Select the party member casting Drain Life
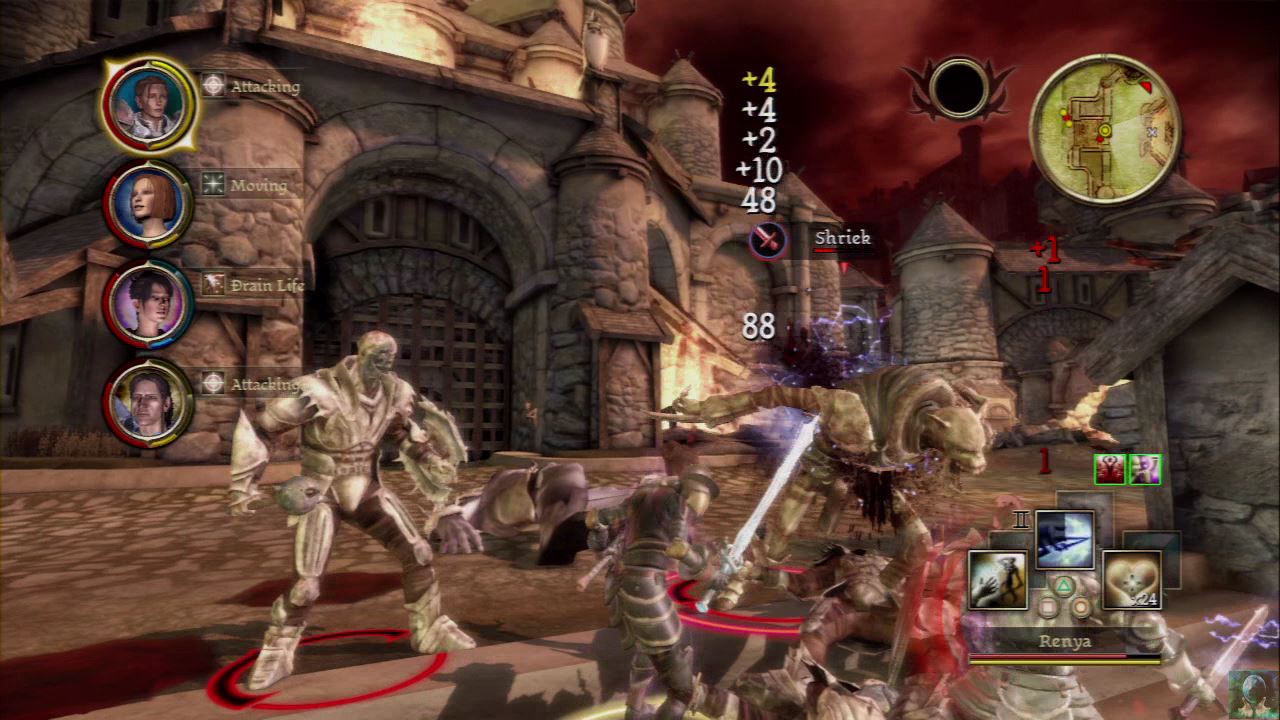 click(148, 303)
